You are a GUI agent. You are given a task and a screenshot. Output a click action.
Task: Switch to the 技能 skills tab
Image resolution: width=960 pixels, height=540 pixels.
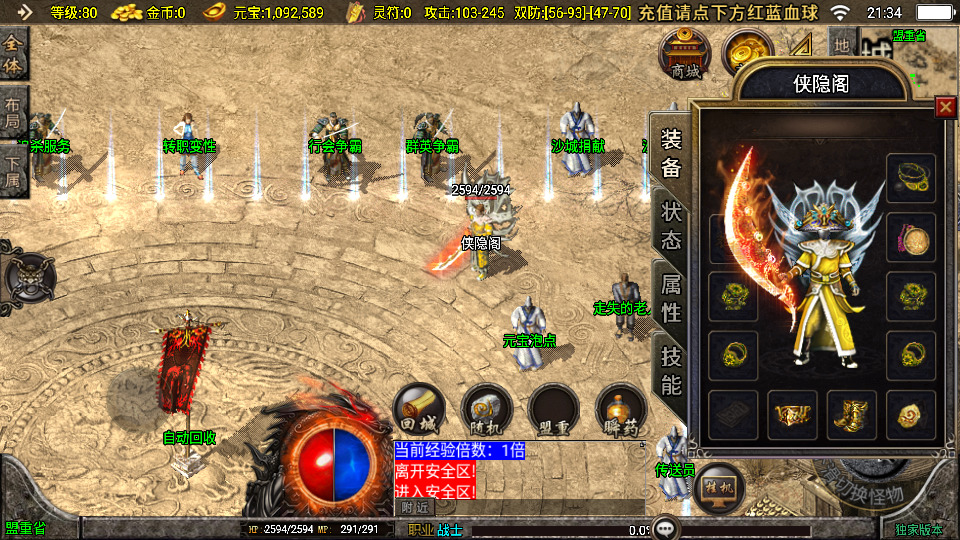671,370
